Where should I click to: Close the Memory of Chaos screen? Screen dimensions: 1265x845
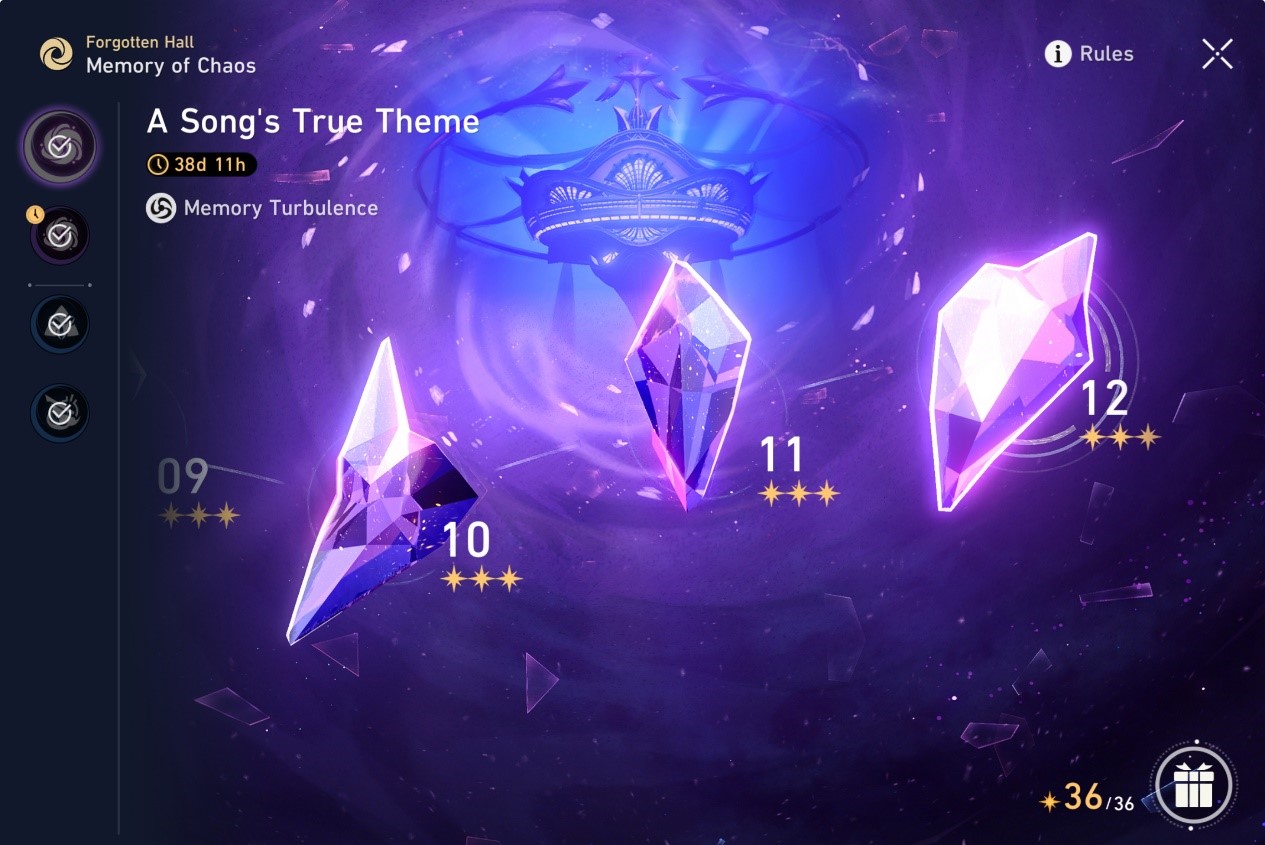1217,54
